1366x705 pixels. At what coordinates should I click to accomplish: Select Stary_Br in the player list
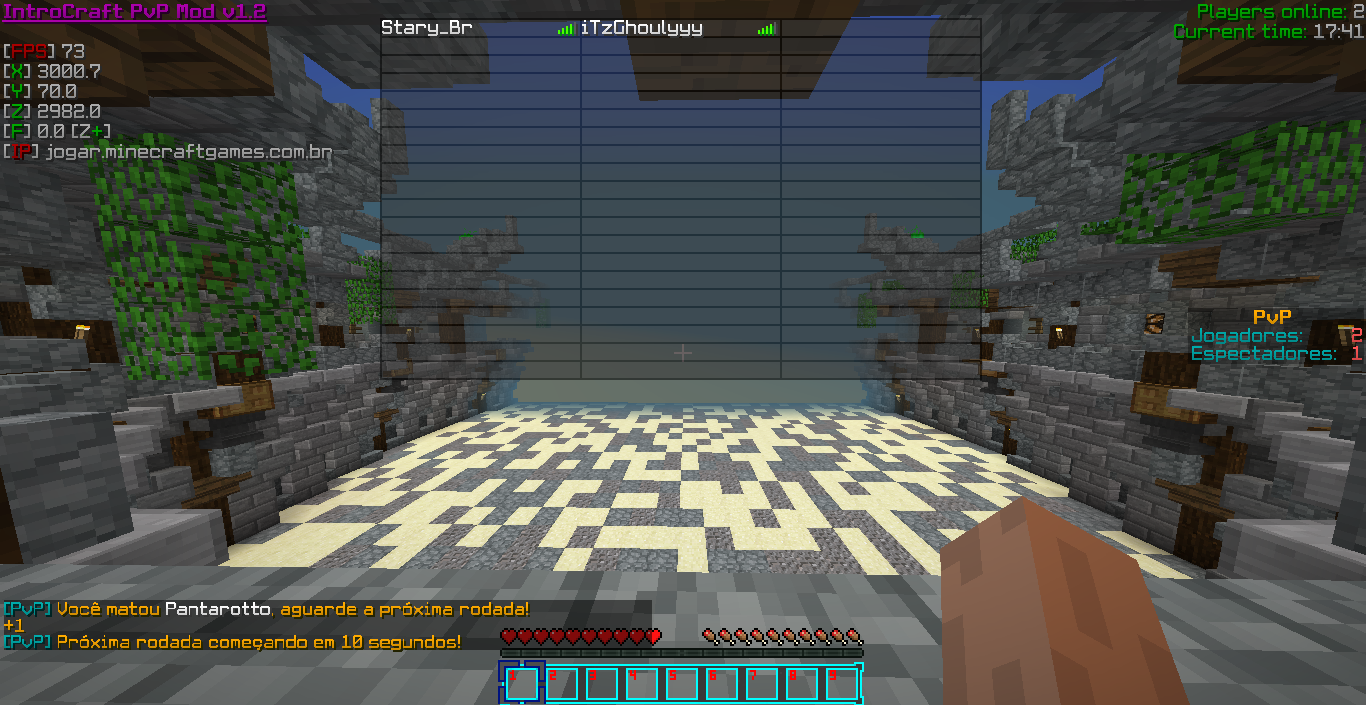[427, 29]
